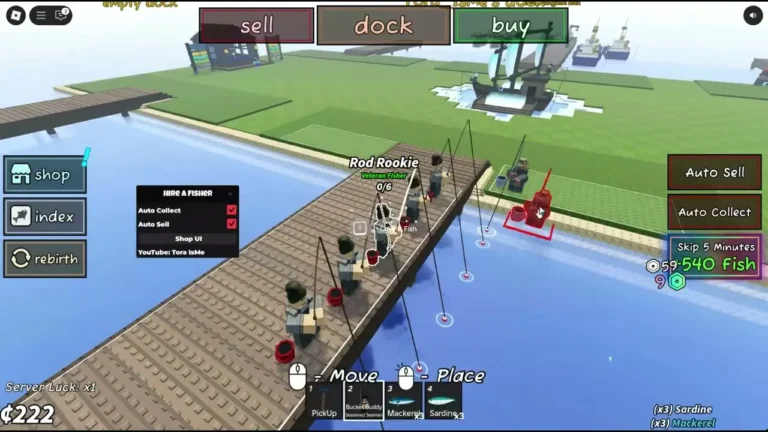Toggle the sound speaker icon

[x=753, y=15]
